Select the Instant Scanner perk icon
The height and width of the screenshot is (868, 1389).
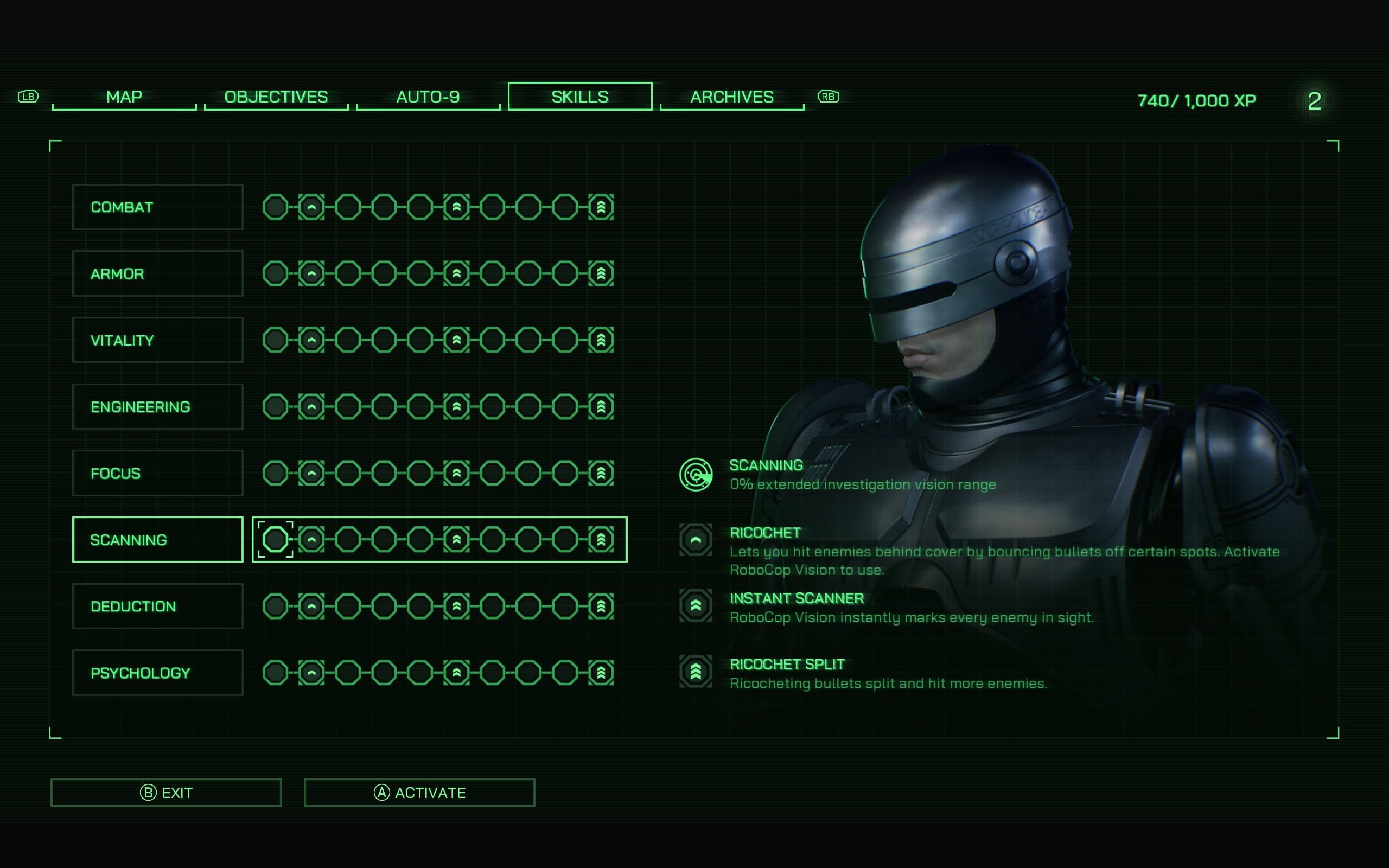[x=696, y=605]
